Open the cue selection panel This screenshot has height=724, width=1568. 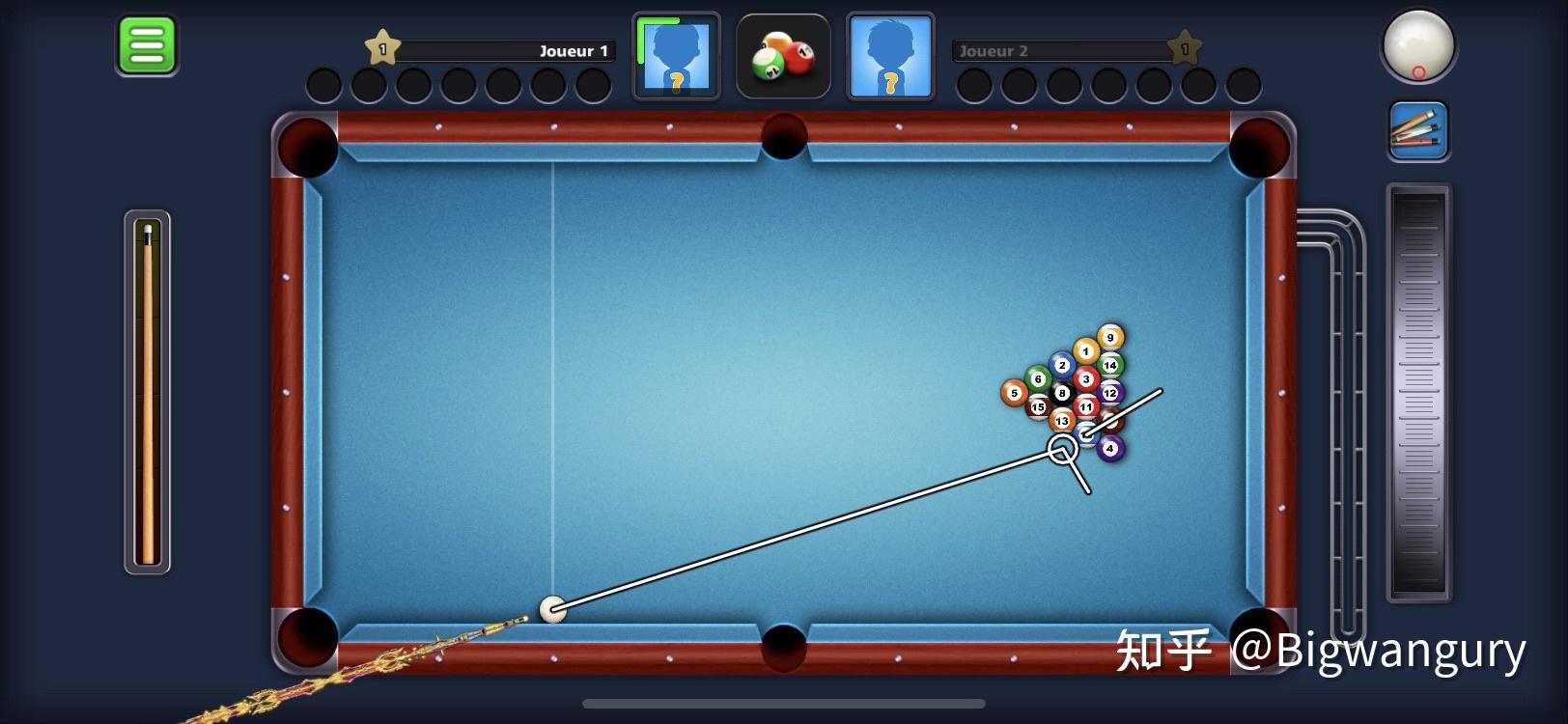click(x=1418, y=129)
